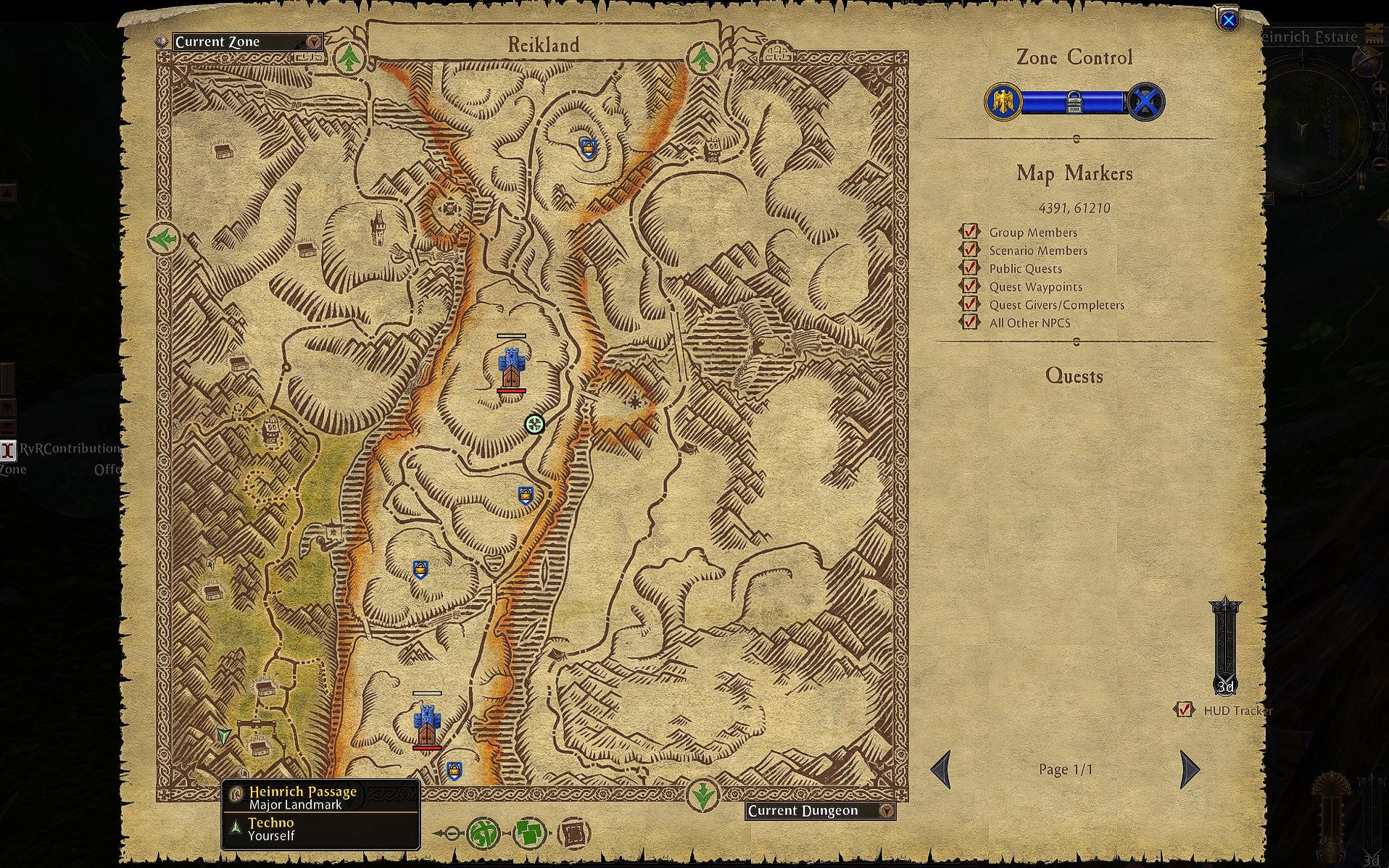Open the green stacked squares map view
The image size is (1389, 868).
click(x=530, y=834)
